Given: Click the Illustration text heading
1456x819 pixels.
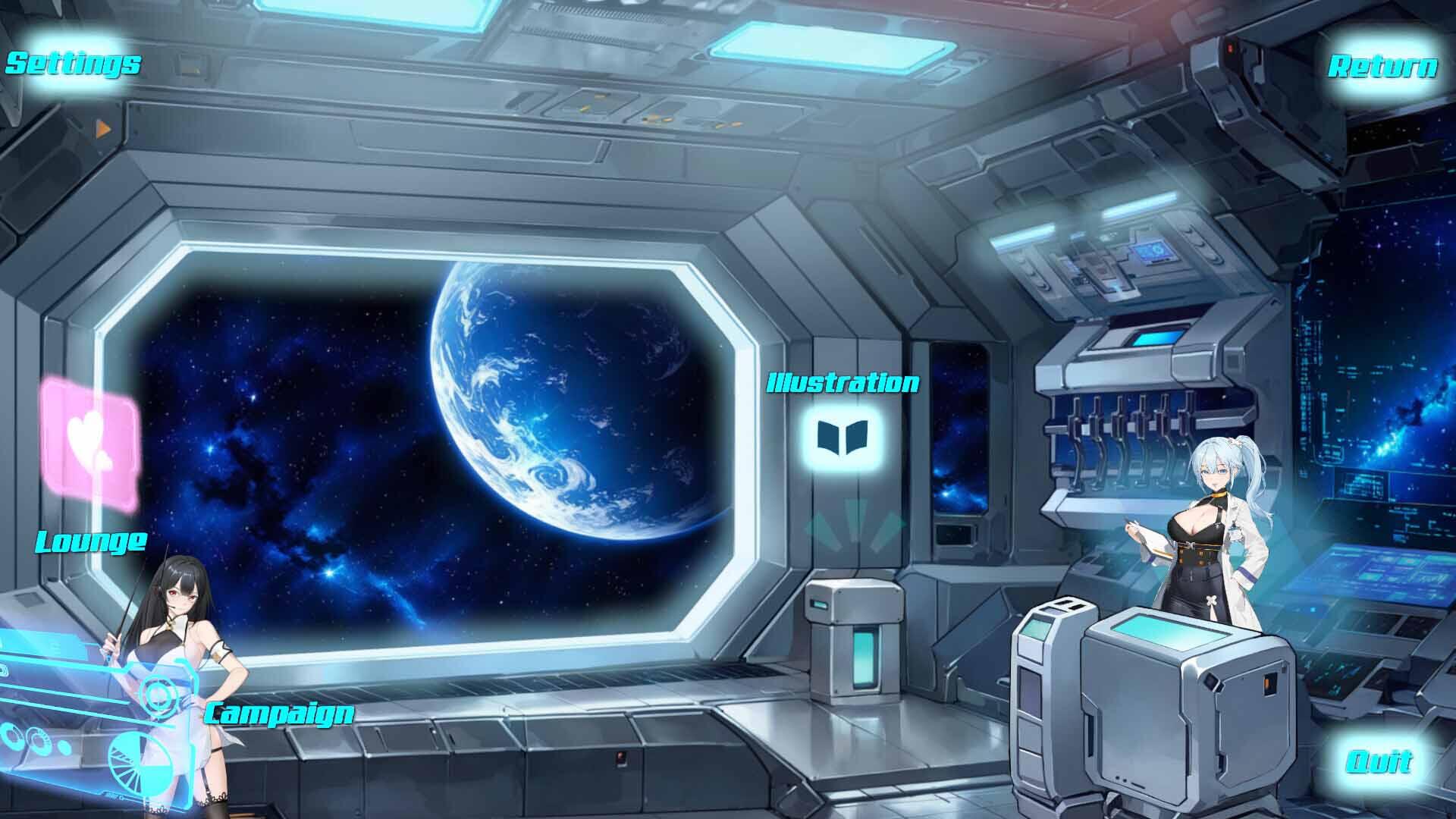Looking at the screenshot, I should click(843, 384).
